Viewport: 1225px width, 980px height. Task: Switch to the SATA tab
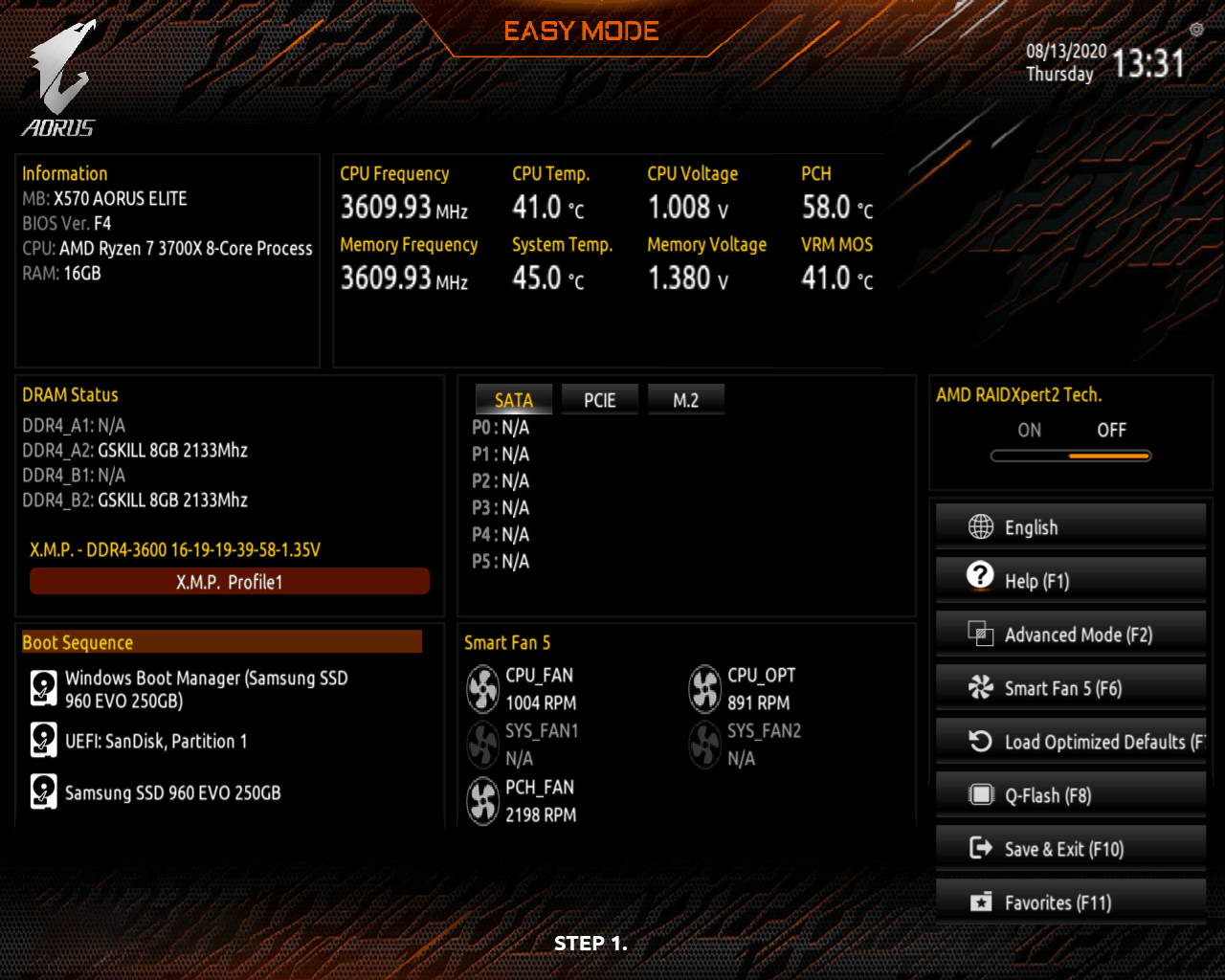coord(514,400)
